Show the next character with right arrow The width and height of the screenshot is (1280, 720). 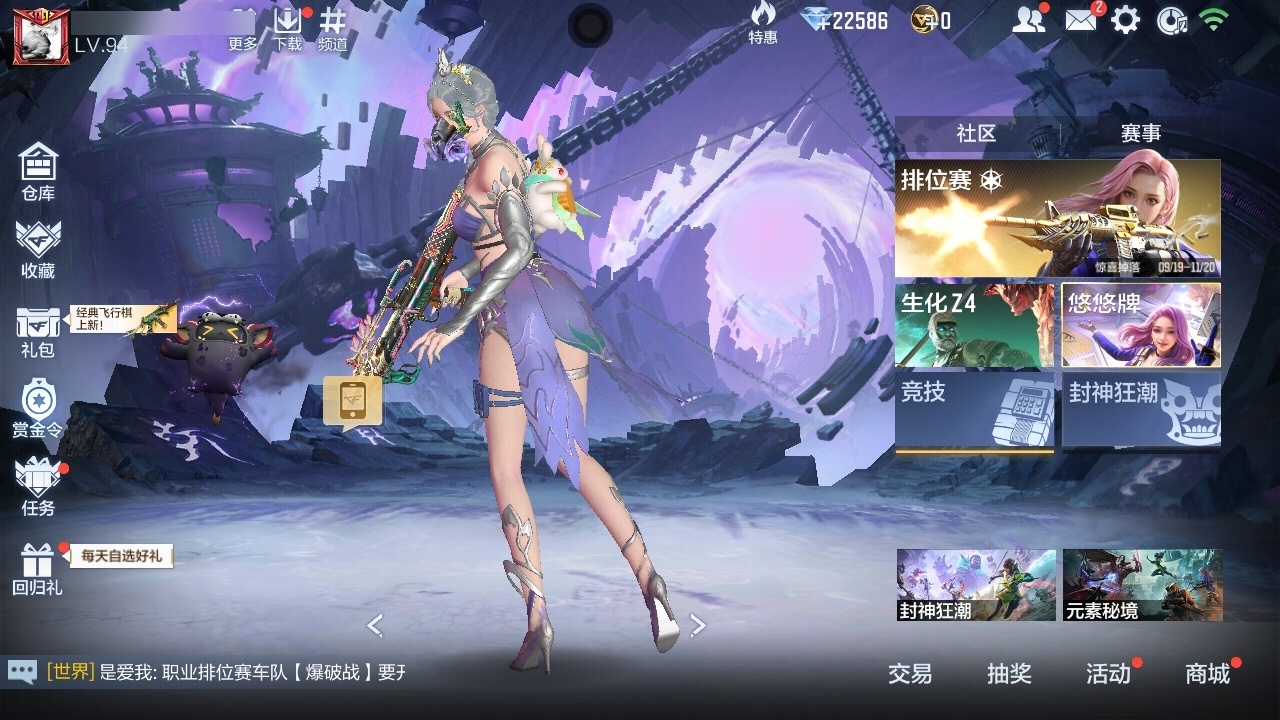tap(698, 626)
